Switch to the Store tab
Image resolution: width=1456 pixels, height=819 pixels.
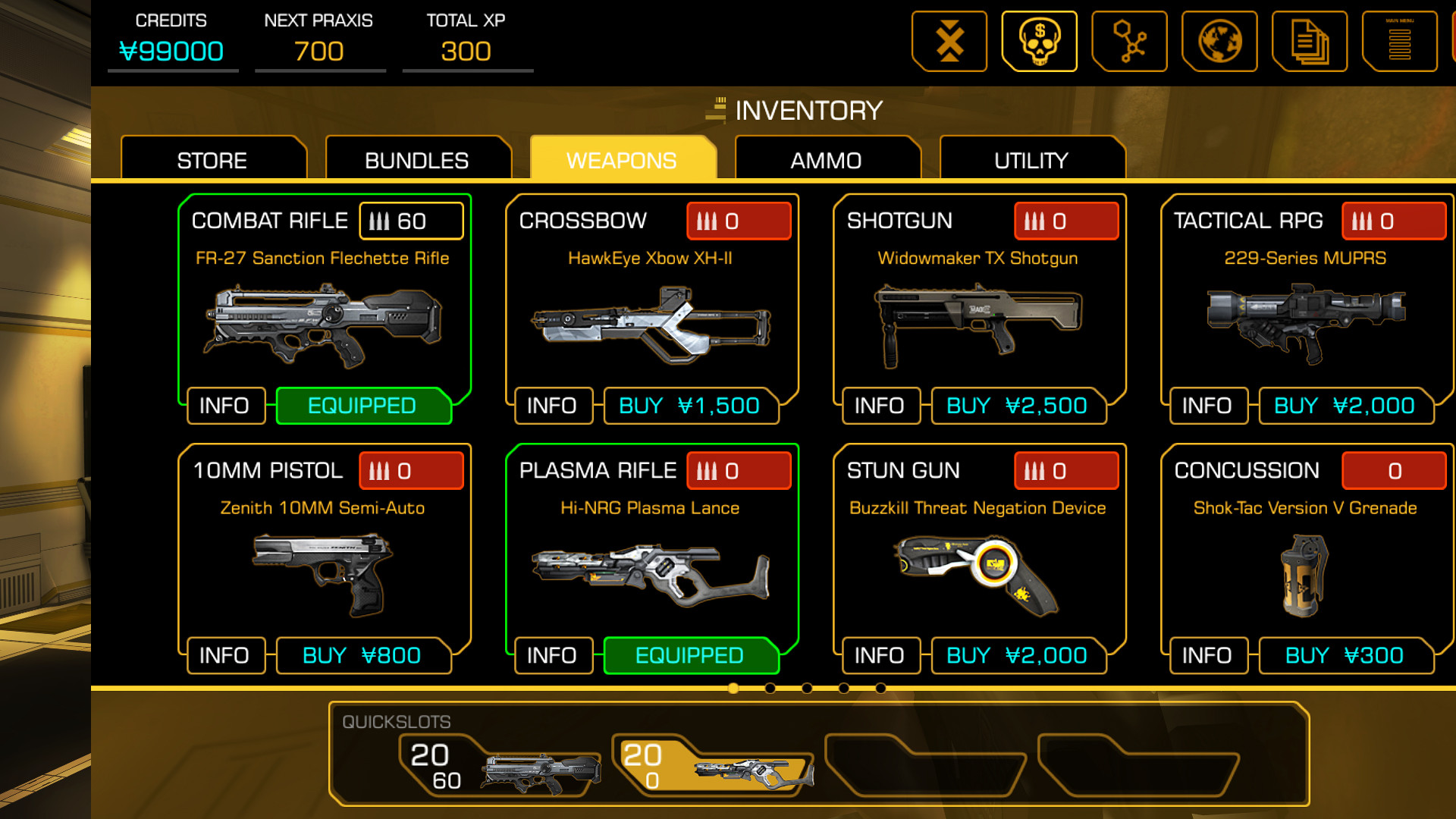coord(212,160)
